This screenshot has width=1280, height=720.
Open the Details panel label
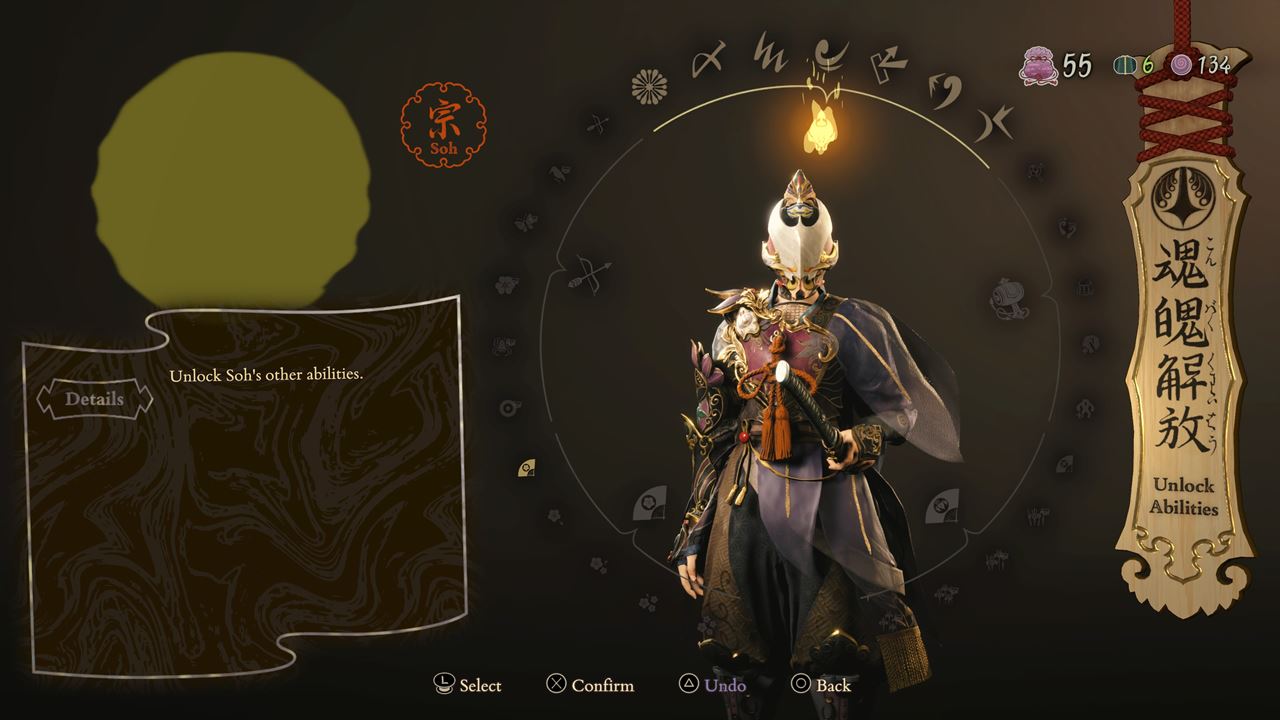95,399
